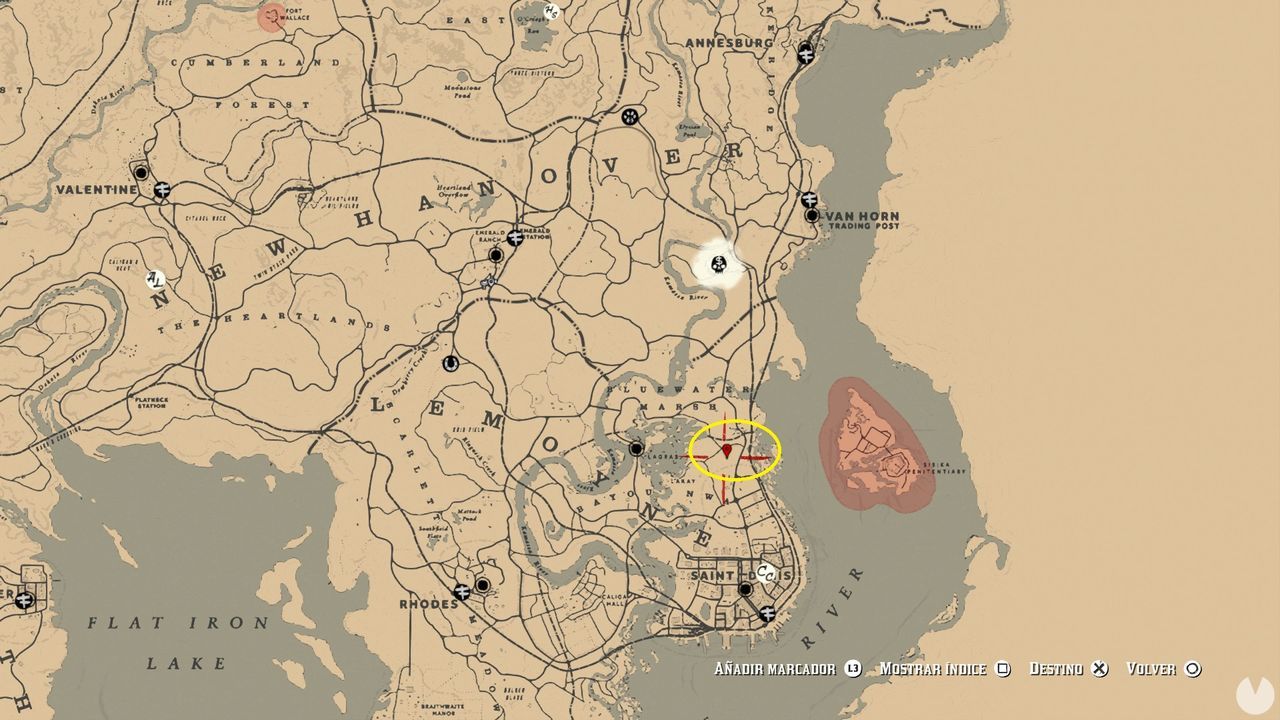Viewport: 1280px width, 720px height.
Task: Click the Van Horn Trading Post station icon
Action: pos(809,198)
